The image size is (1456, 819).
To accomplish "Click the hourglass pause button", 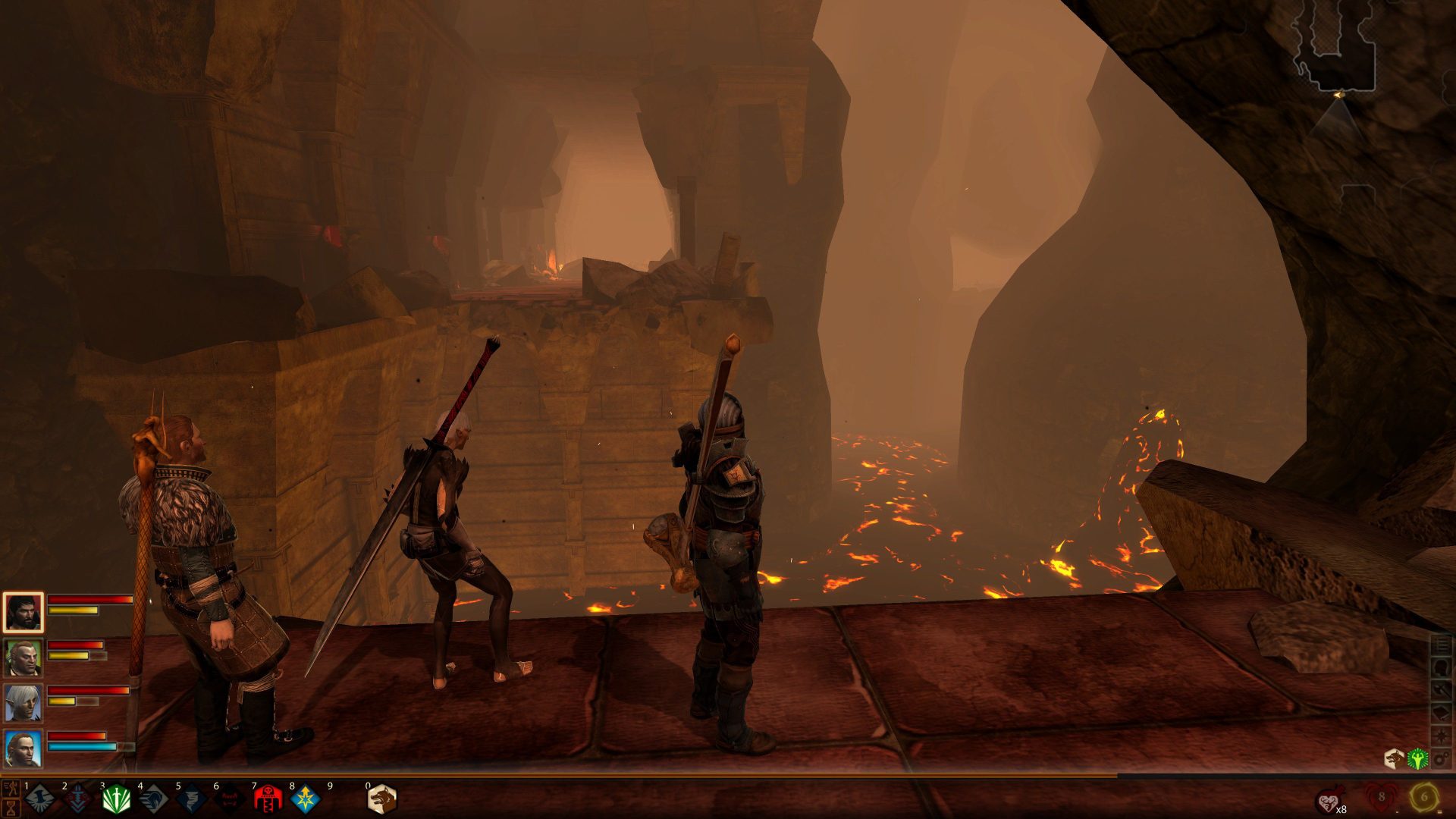I will (x=11, y=808).
